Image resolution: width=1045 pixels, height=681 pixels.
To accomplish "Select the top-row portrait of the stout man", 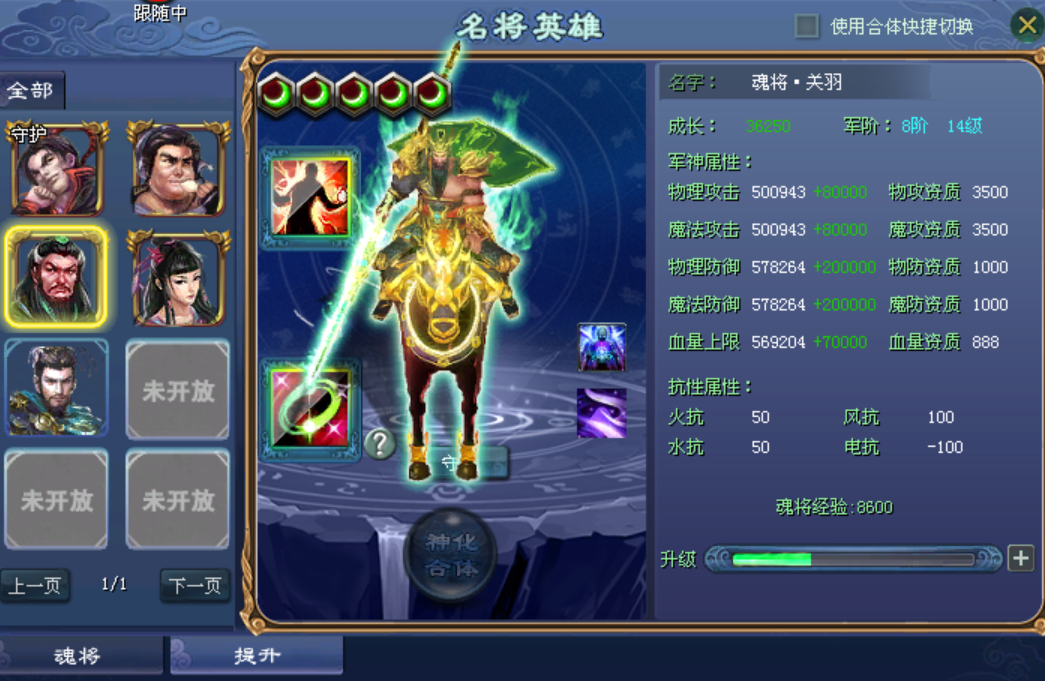I will coord(178,169).
